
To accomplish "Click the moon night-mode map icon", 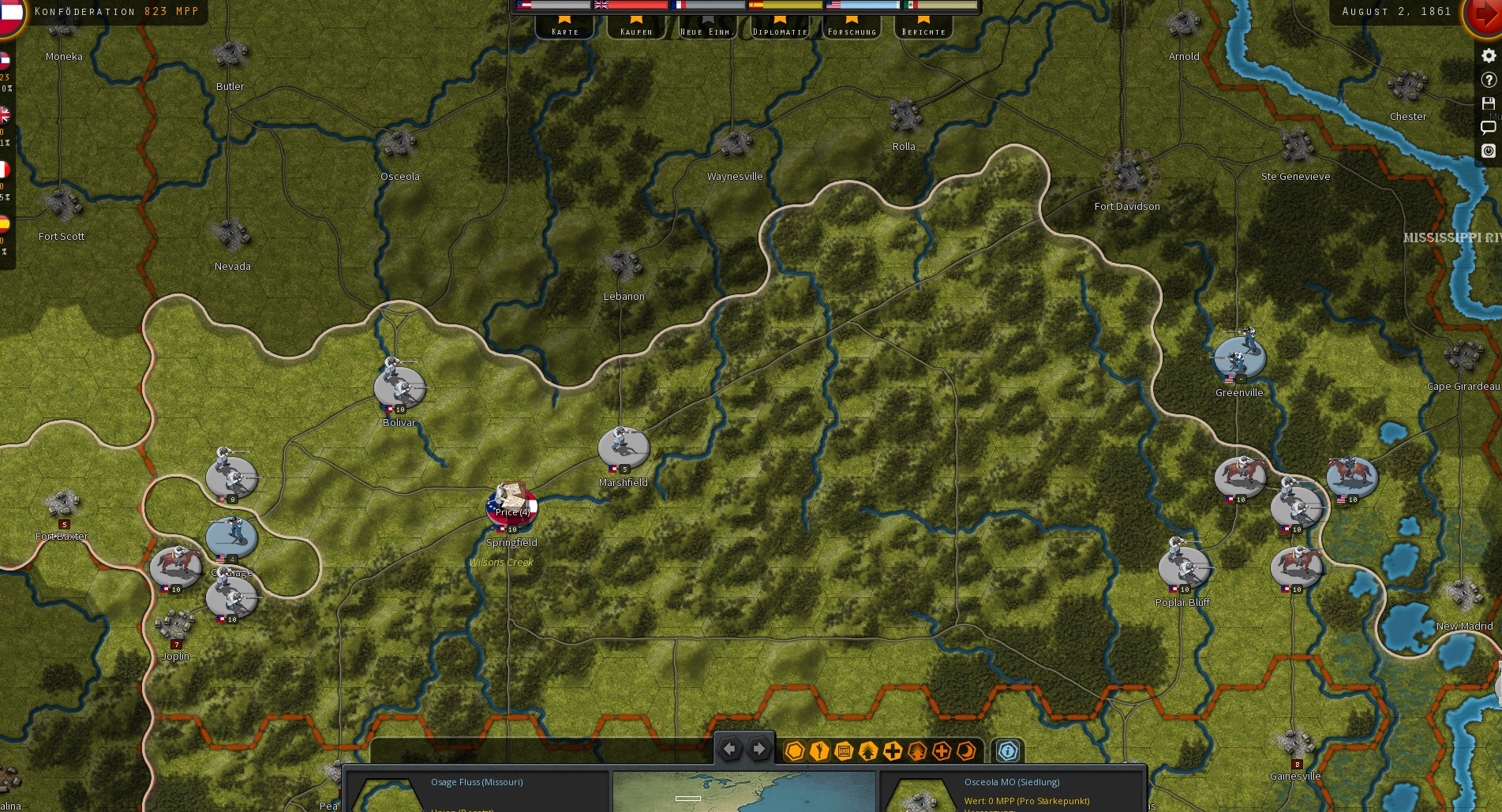I will click(x=966, y=751).
